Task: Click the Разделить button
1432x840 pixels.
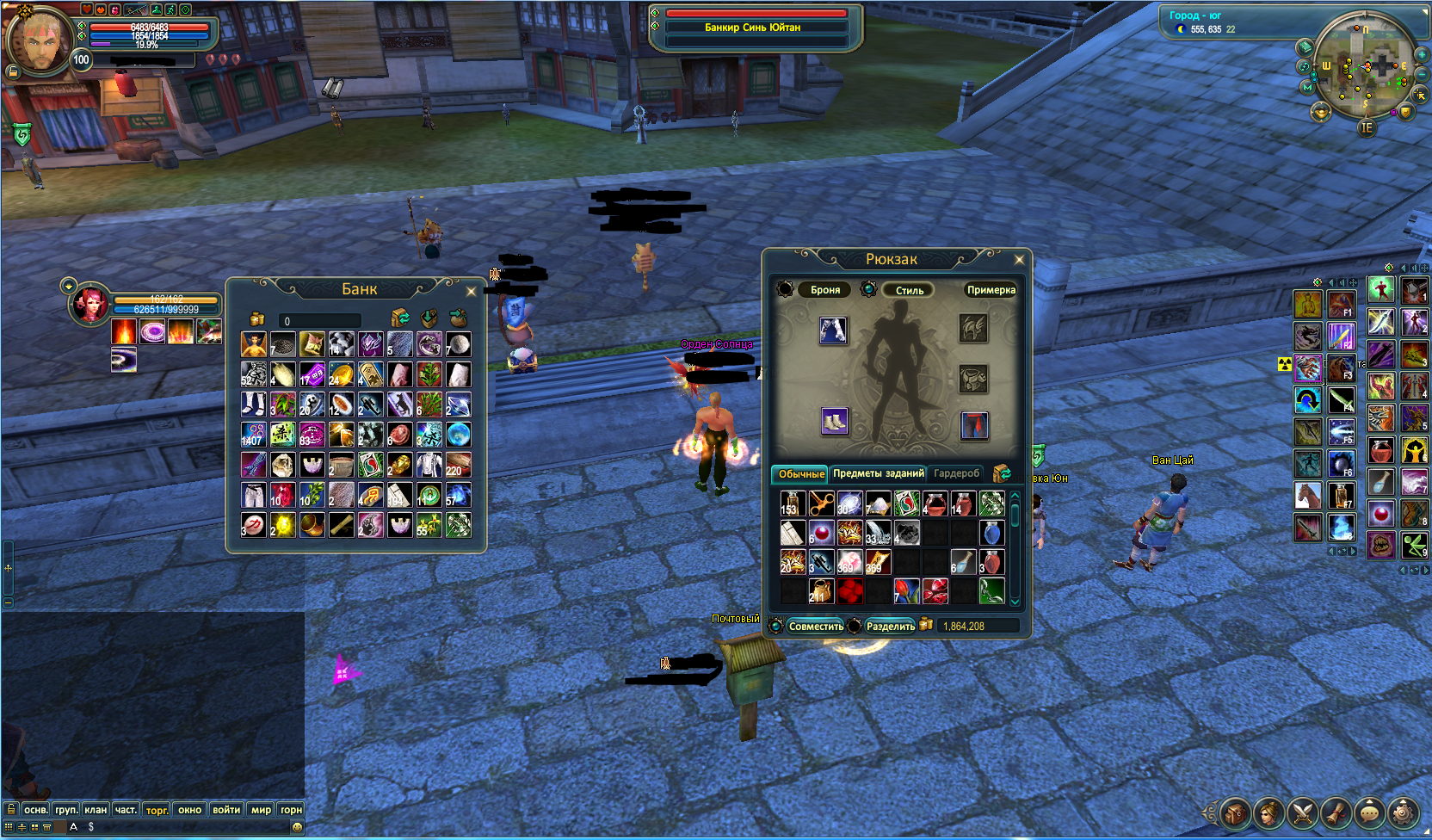Action: coord(890,627)
